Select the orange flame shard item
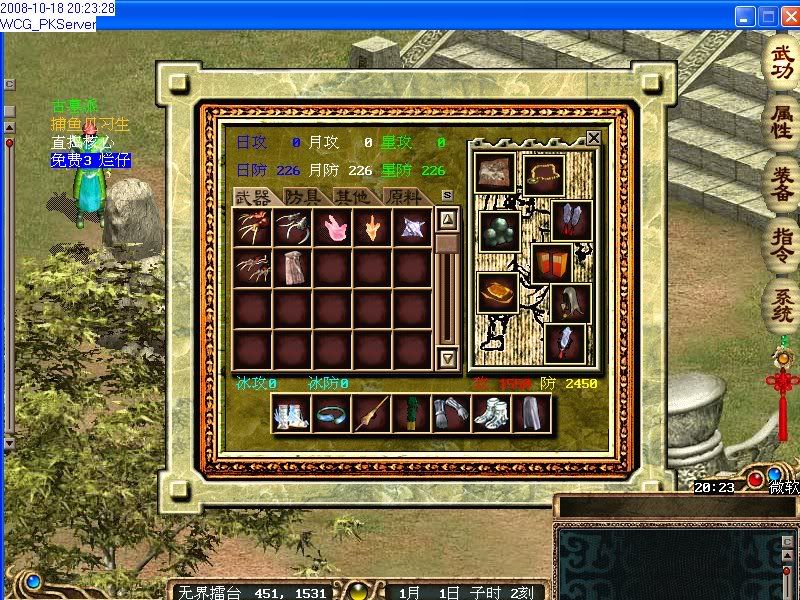The width and height of the screenshot is (800, 600). (x=372, y=228)
